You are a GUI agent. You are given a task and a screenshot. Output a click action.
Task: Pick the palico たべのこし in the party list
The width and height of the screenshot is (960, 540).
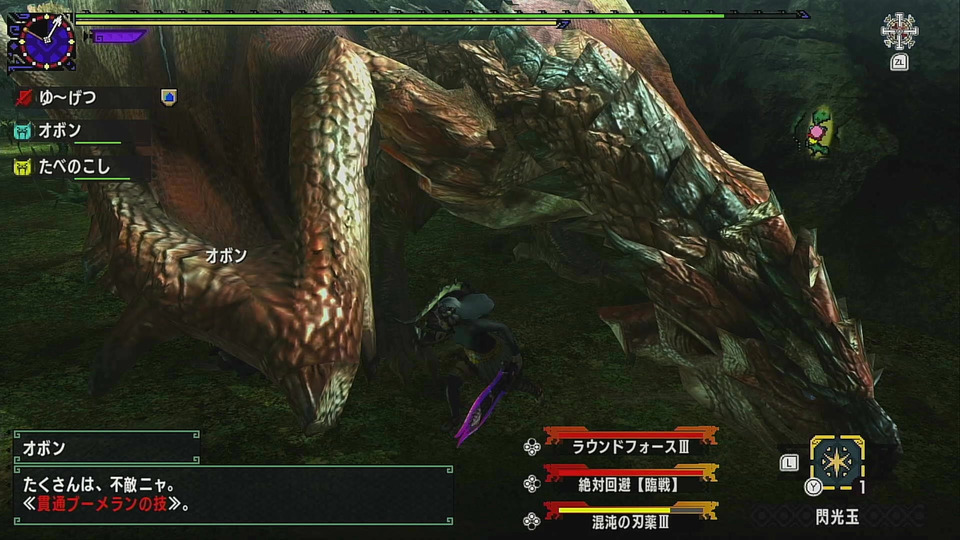(x=75, y=166)
